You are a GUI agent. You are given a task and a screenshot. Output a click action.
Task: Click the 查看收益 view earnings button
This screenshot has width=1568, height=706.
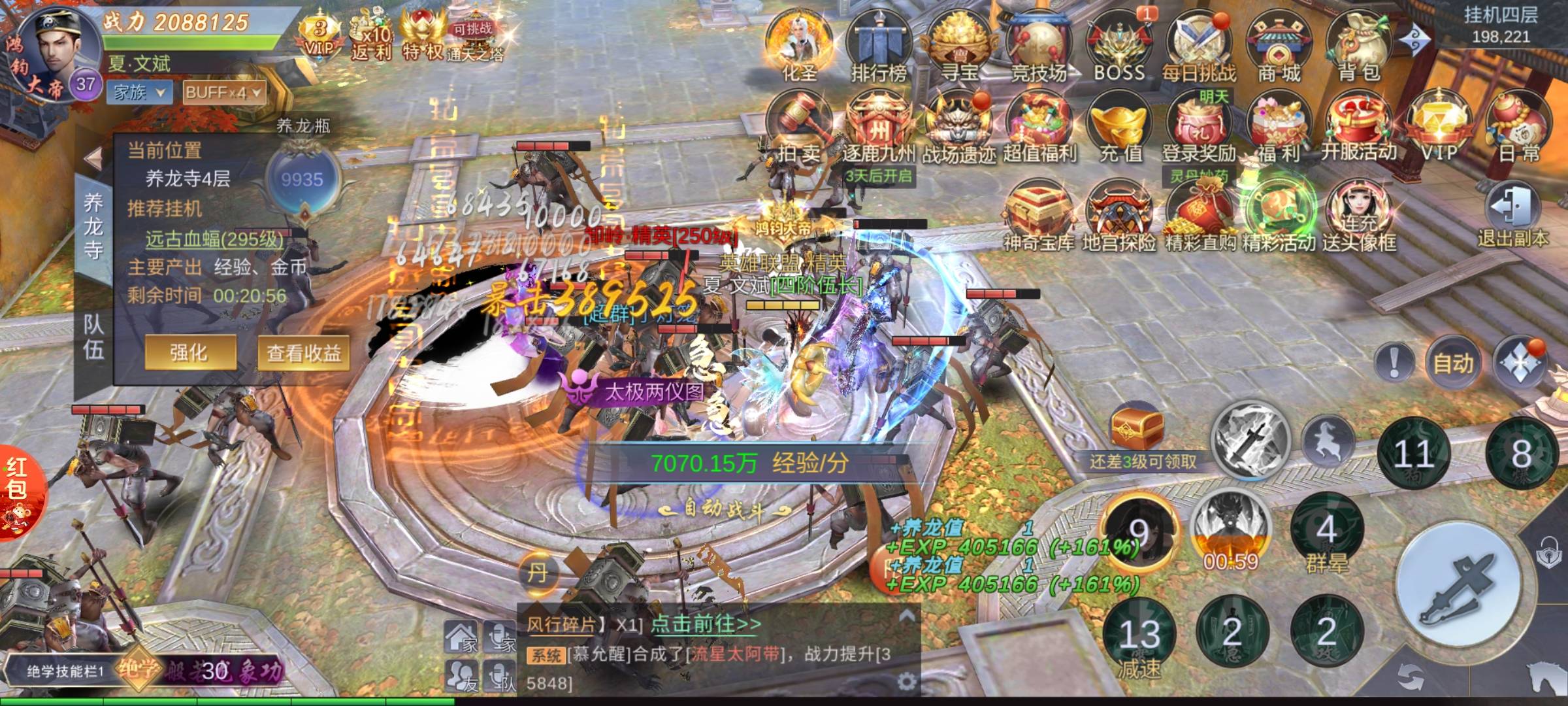[304, 353]
